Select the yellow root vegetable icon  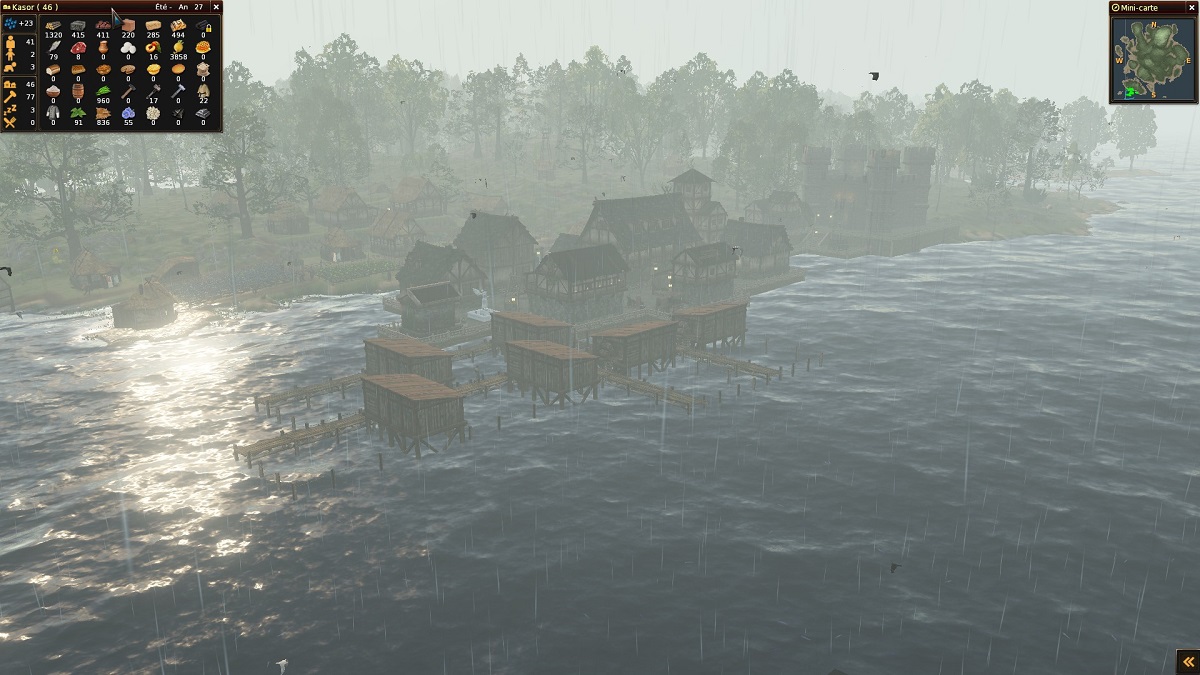[178, 46]
